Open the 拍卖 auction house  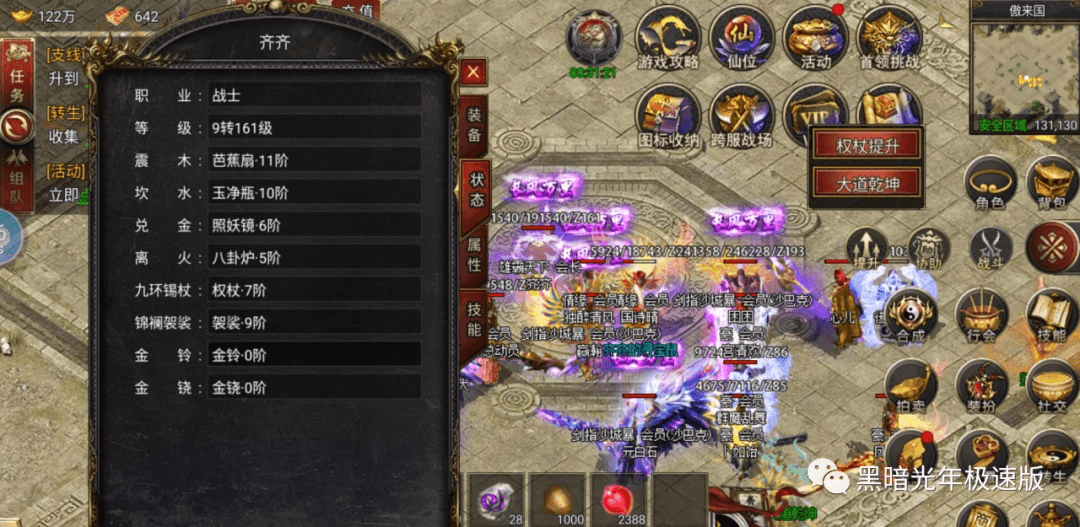[x=909, y=389]
